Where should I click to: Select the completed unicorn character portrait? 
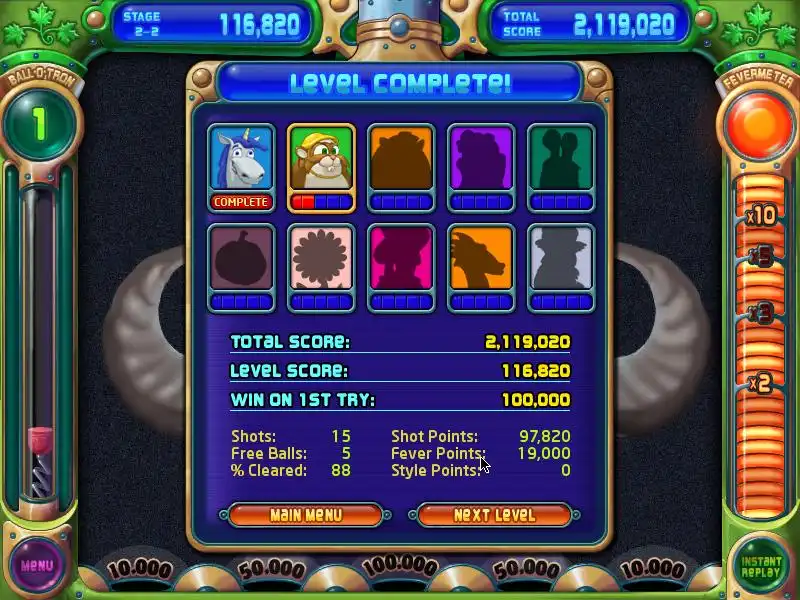click(241, 159)
